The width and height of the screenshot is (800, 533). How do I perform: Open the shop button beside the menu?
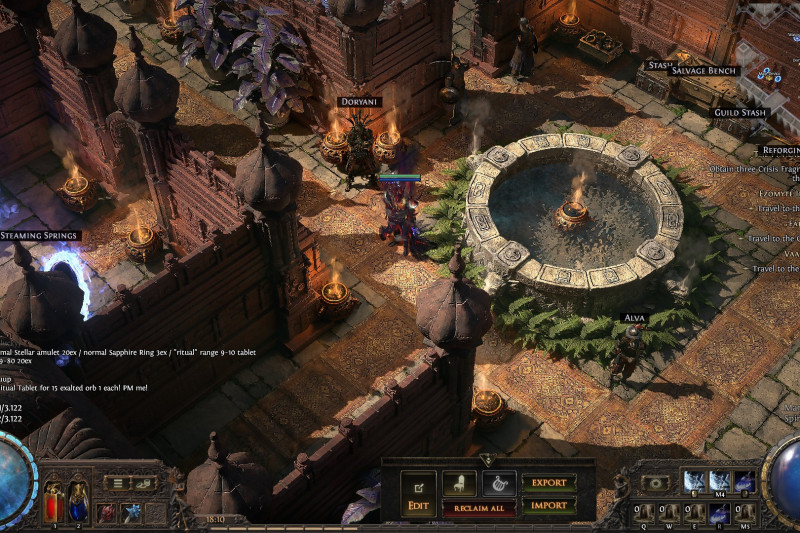[146, 484]
